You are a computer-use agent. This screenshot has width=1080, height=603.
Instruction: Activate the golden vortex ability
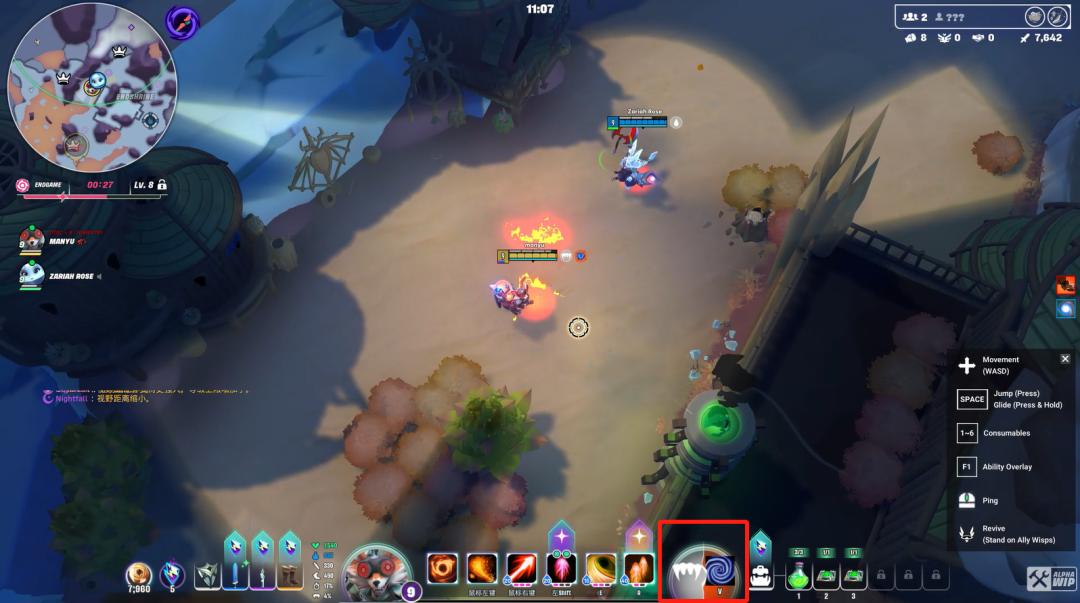(600, 569)
